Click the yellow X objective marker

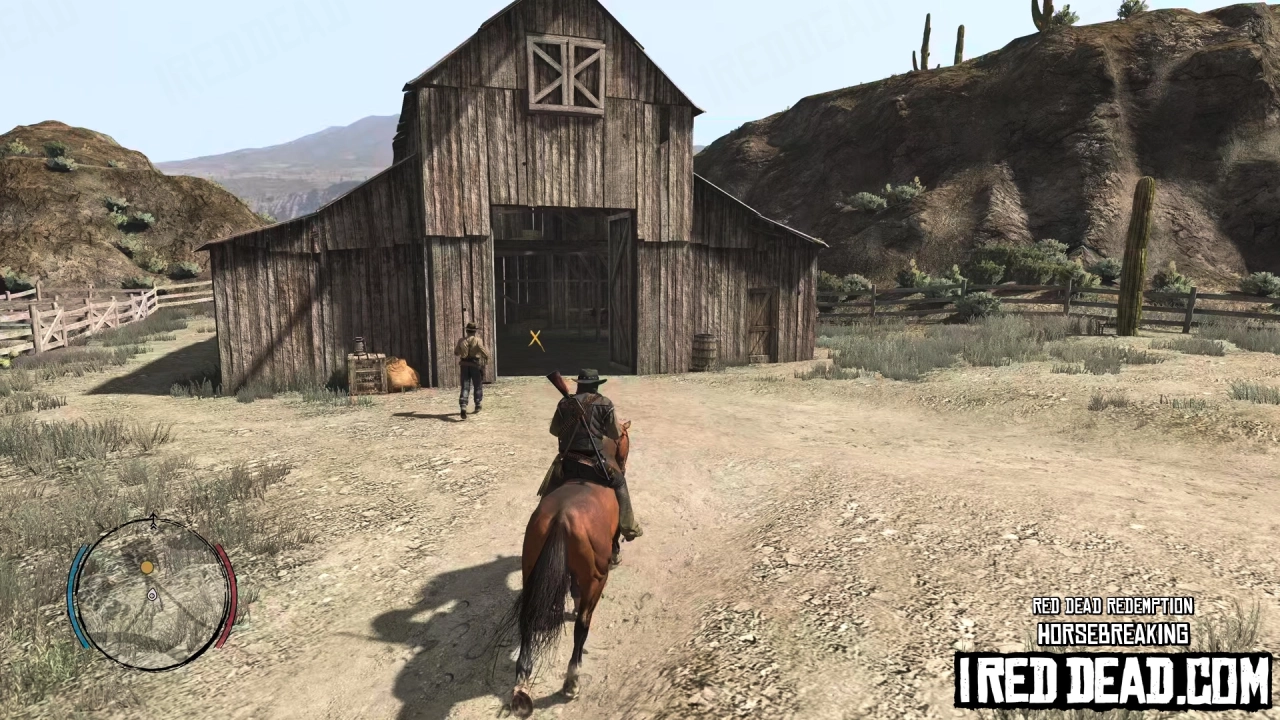534,340
